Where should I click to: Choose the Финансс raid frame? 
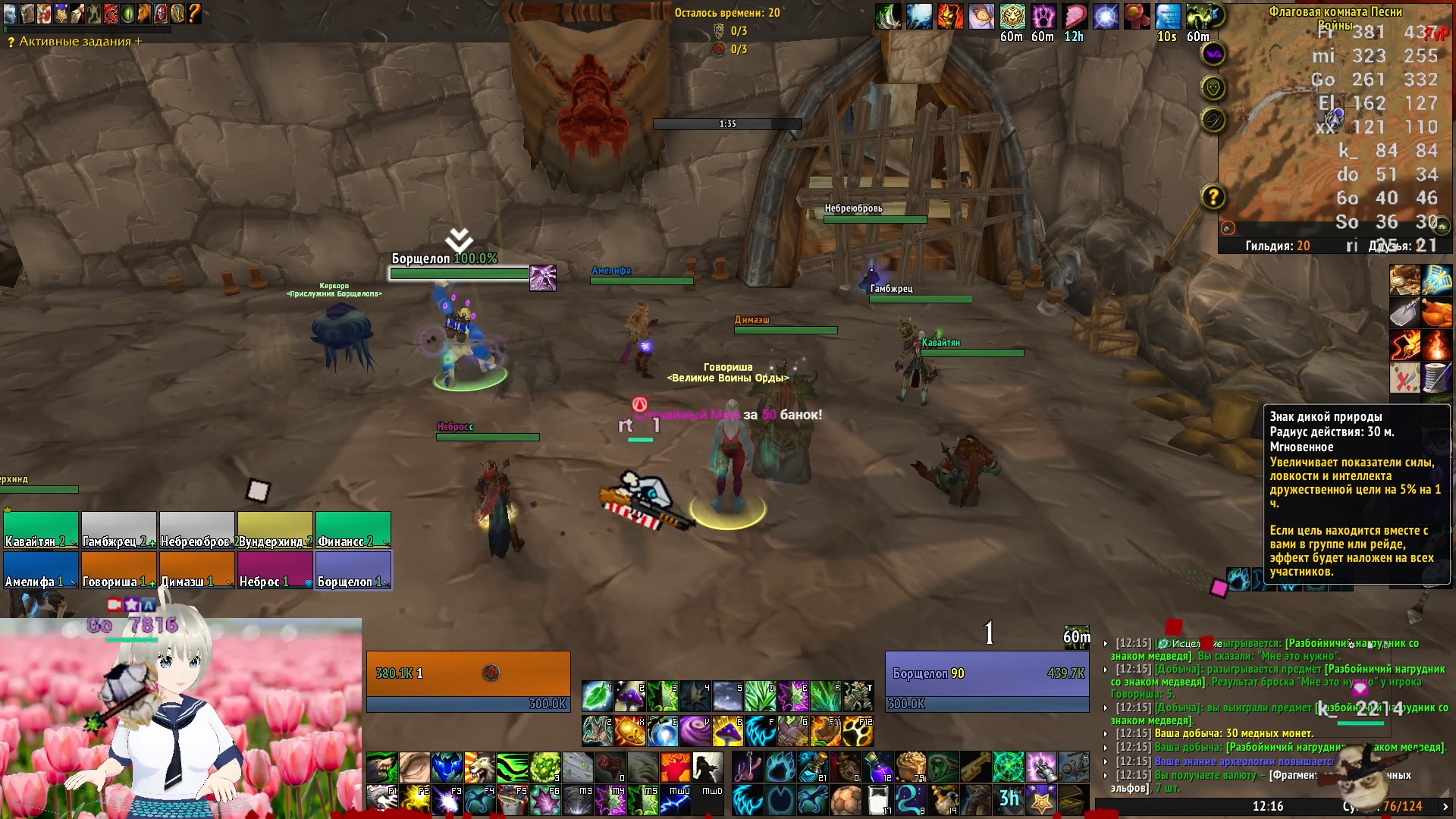click(x=353, y=530)
